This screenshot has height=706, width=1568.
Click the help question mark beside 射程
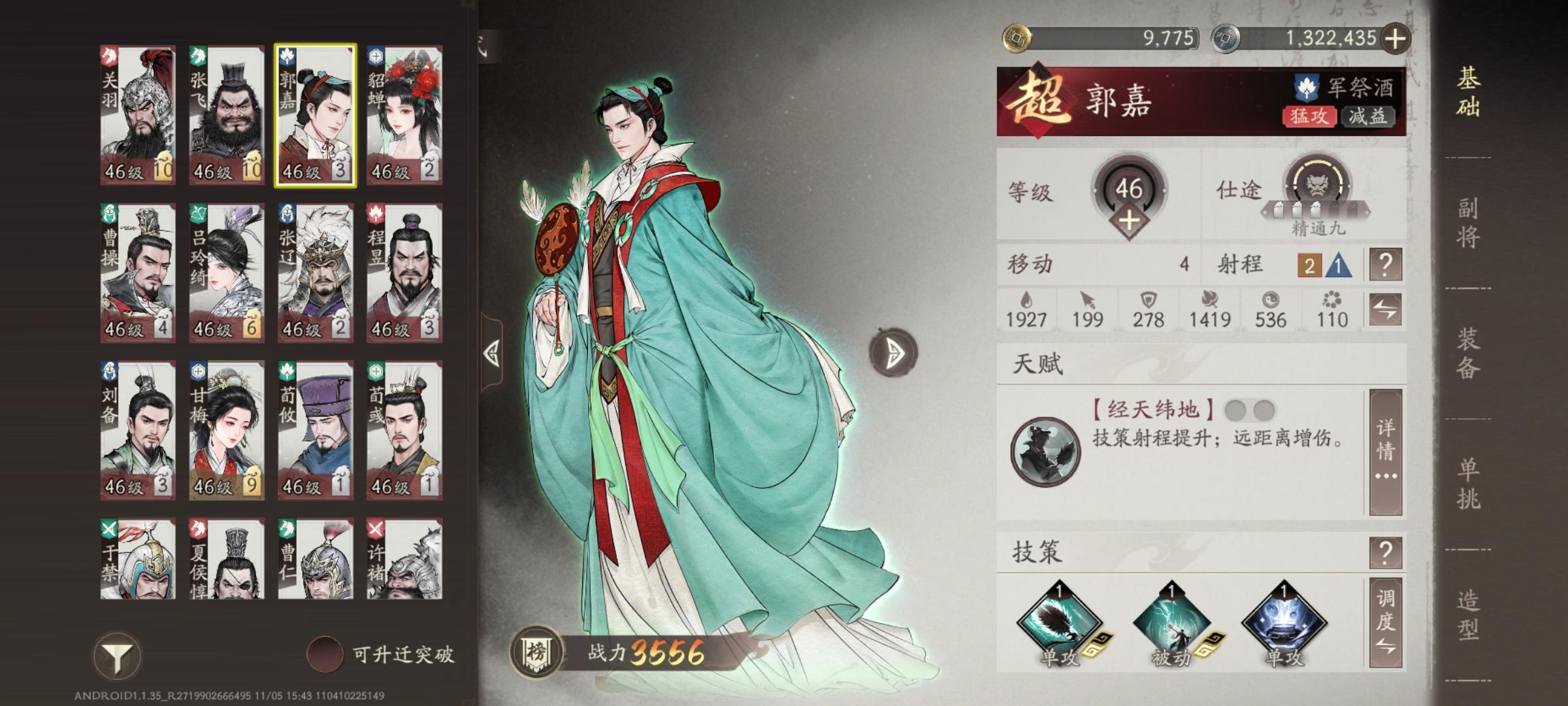pyautogui.click(x=1385, y=265)
